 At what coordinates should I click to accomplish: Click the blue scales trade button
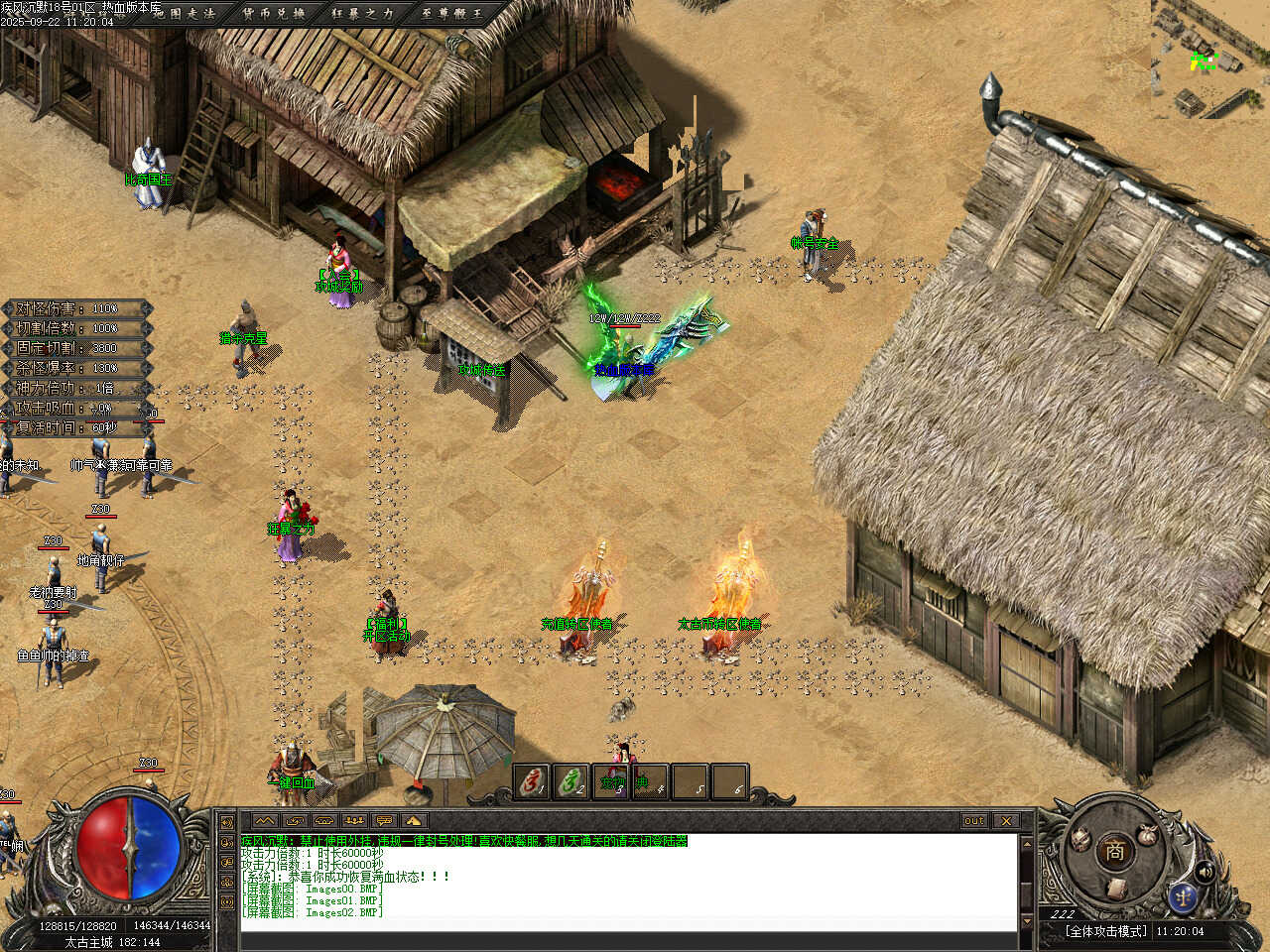(x=1182, y=896)
